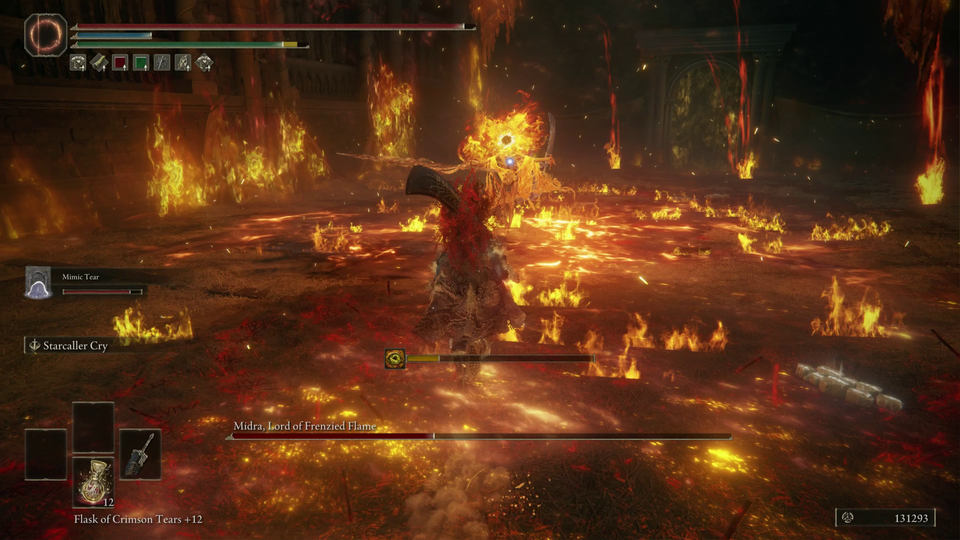960x540 pixels.
Task: Select the Flask of Crimson Tears slot
Action: 93,481
